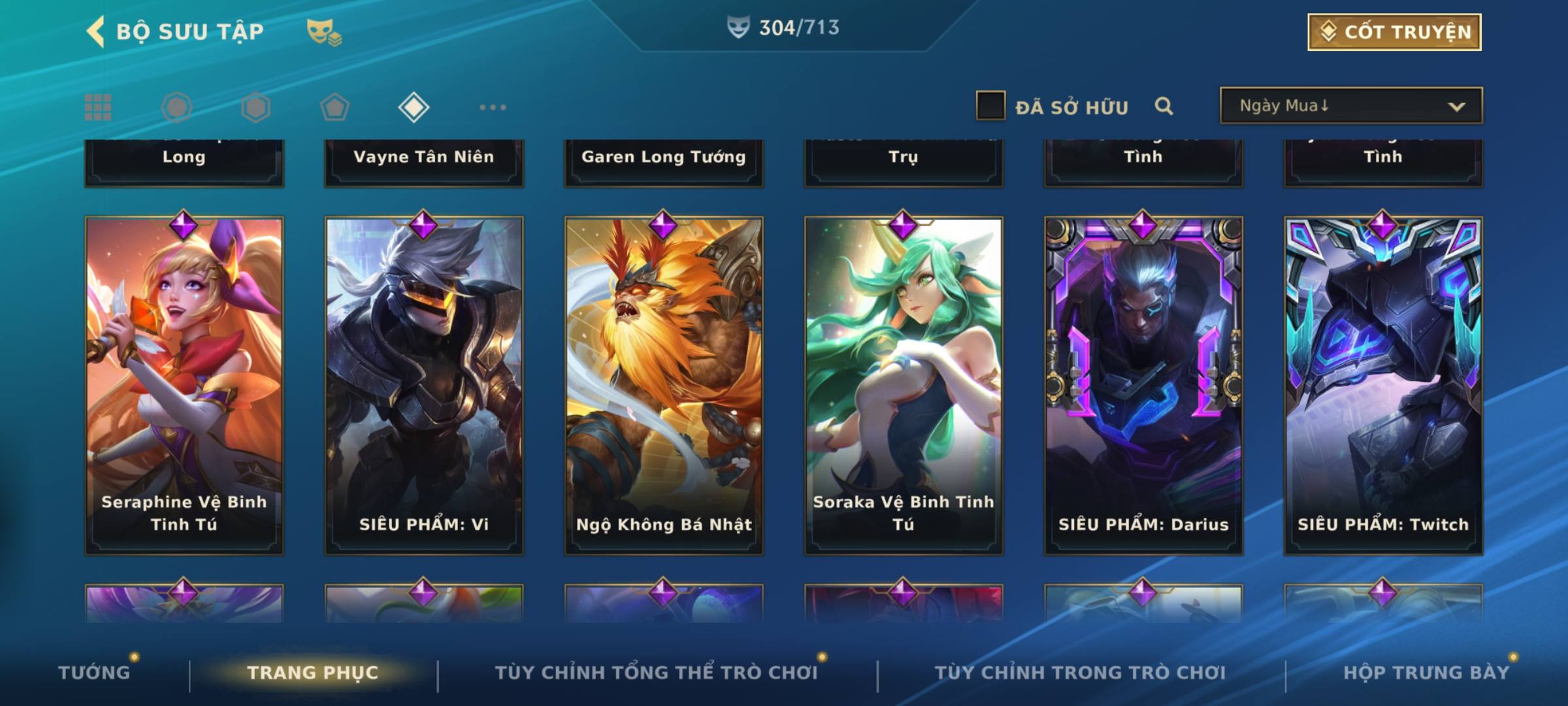The width and height of the screenshot is (1568, 706).
Task: Open the three-dots more filters option
Action: (493, 107)
